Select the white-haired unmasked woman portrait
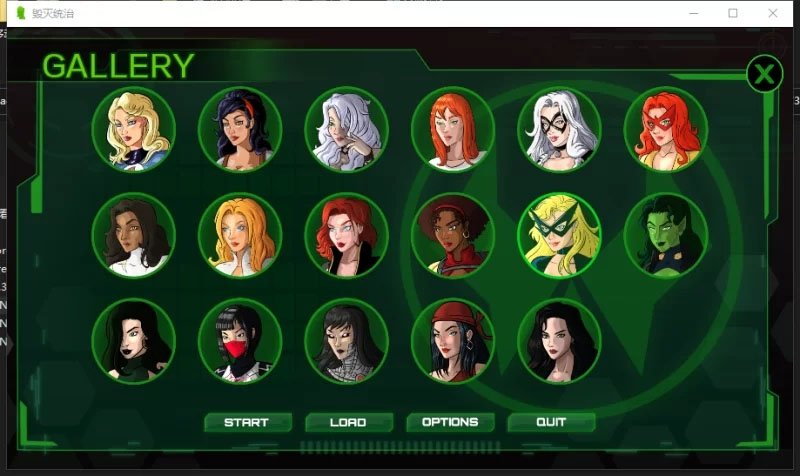 (346, 129)
